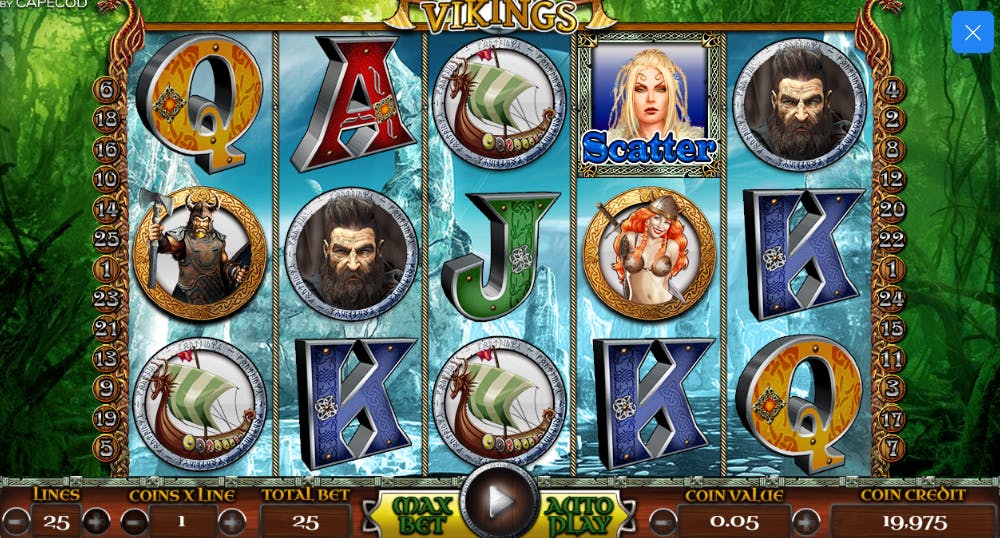Choose payline number 4 badge
Viewport: 1000px width, 538px height.
893,90
